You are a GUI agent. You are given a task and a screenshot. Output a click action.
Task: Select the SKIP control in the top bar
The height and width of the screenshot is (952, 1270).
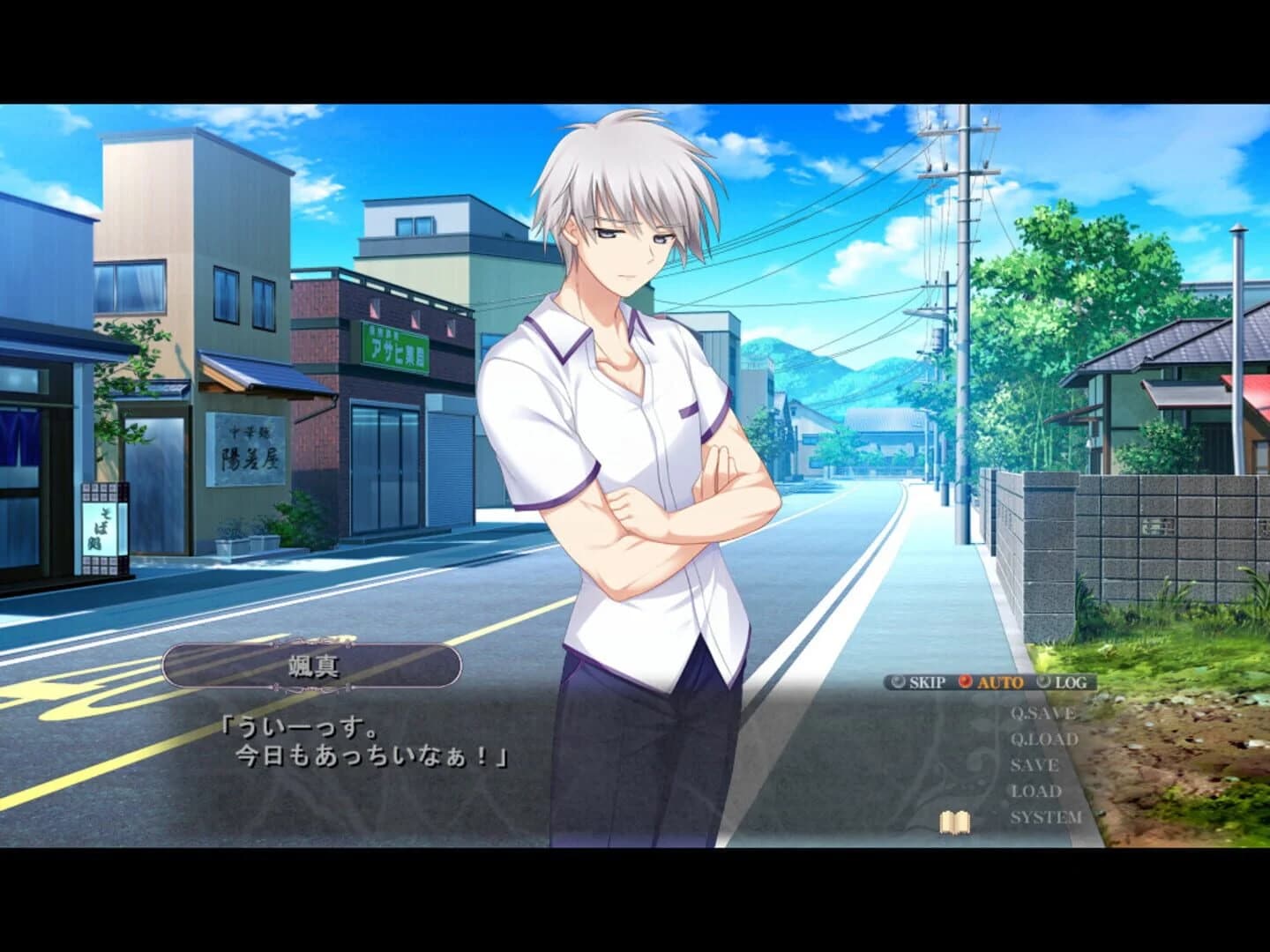pos(926,681)
